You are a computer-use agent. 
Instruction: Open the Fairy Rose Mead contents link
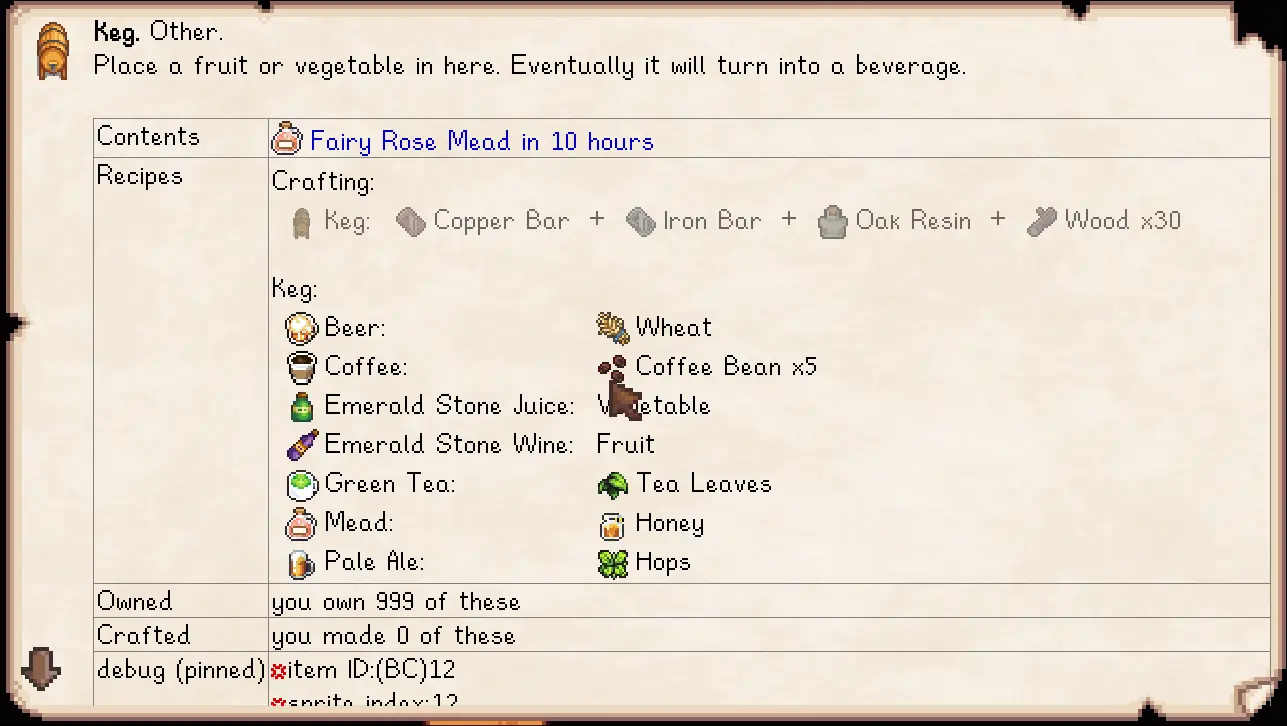tap(481, 141)
